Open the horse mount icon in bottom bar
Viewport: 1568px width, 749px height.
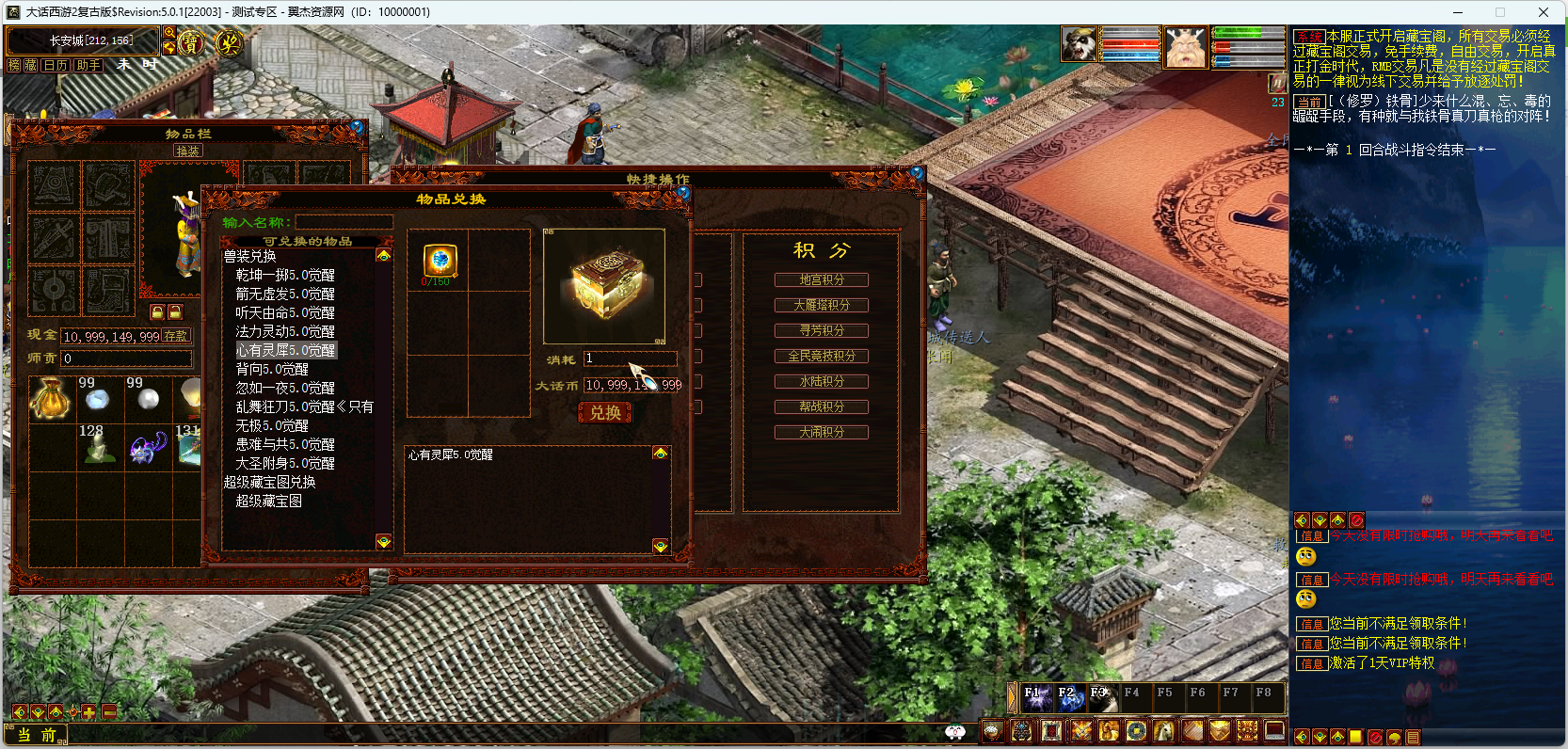click(x=1163, y=730)
